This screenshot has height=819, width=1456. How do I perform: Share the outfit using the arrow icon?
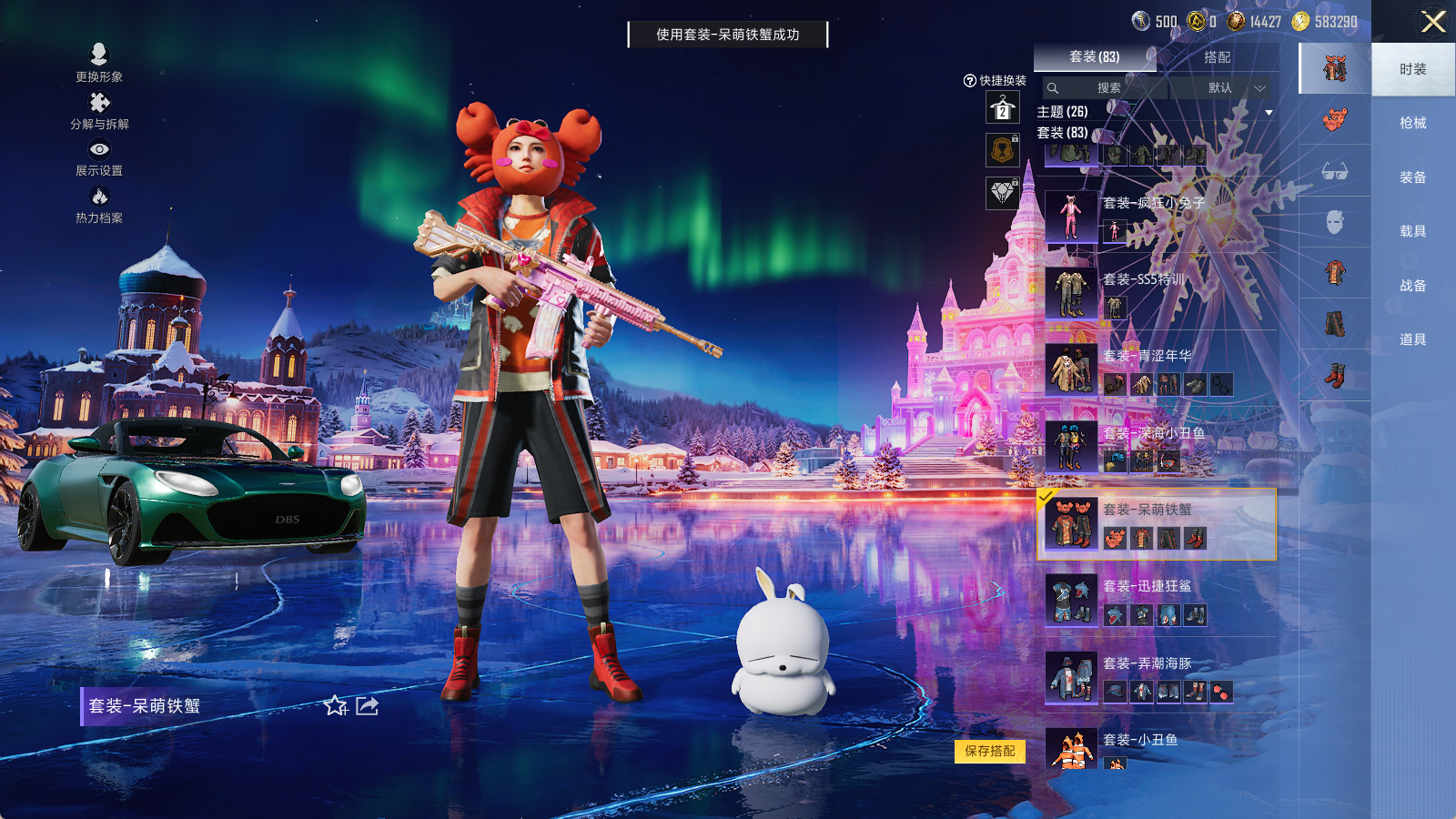pos(368,706)
